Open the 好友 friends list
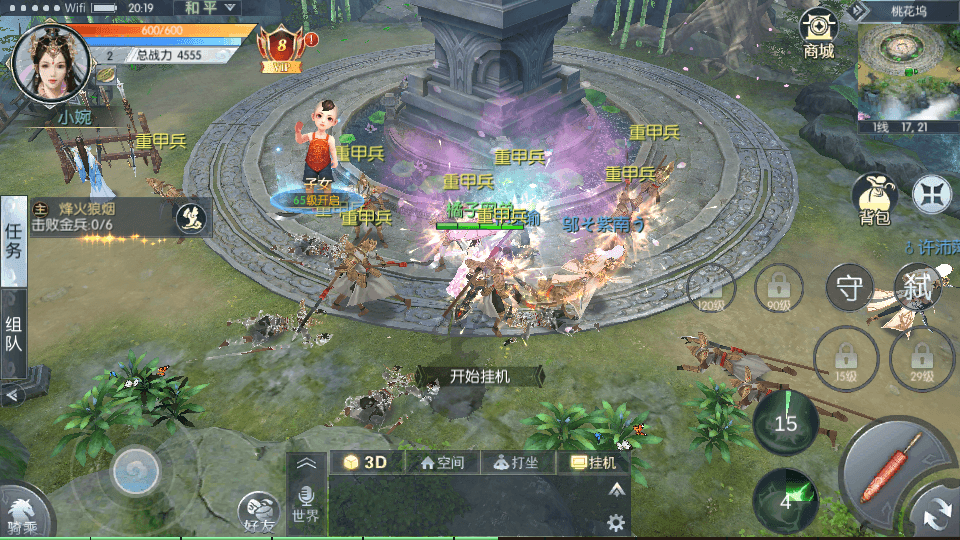The height and width of the screenshot is (540, 960). click(x=260, y=510)
